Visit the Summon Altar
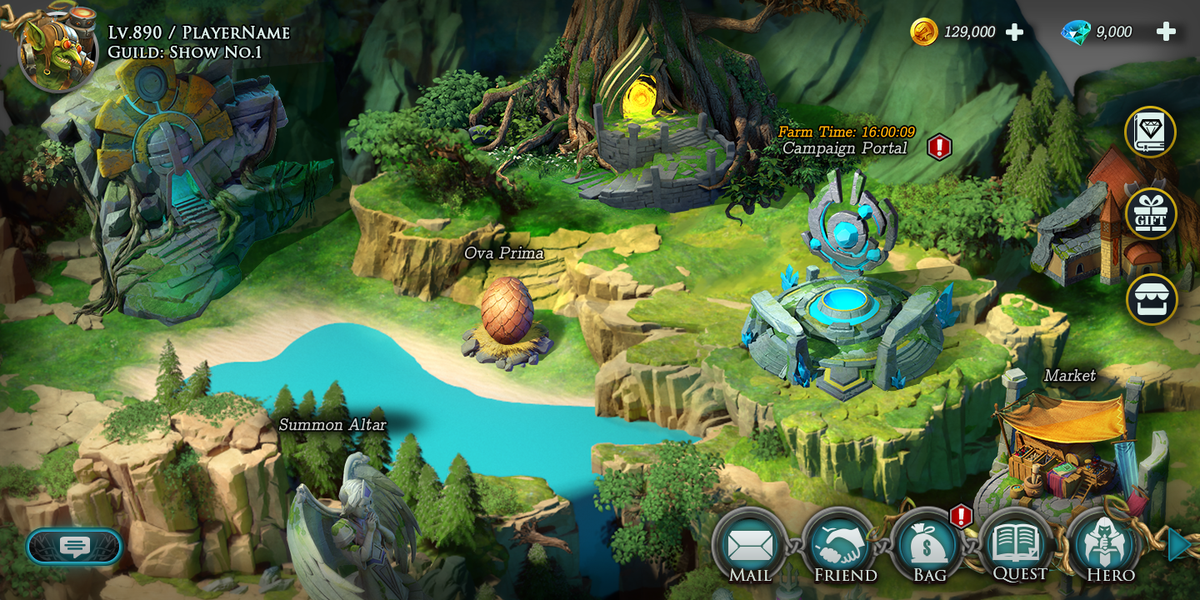Screen dimensions: 1200x600 pos(350,520)
